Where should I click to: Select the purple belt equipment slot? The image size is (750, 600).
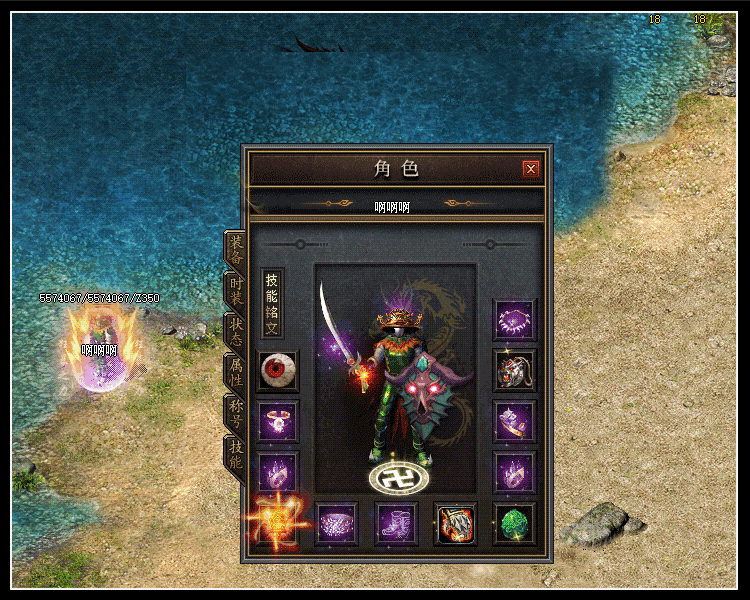click(336, 523)
